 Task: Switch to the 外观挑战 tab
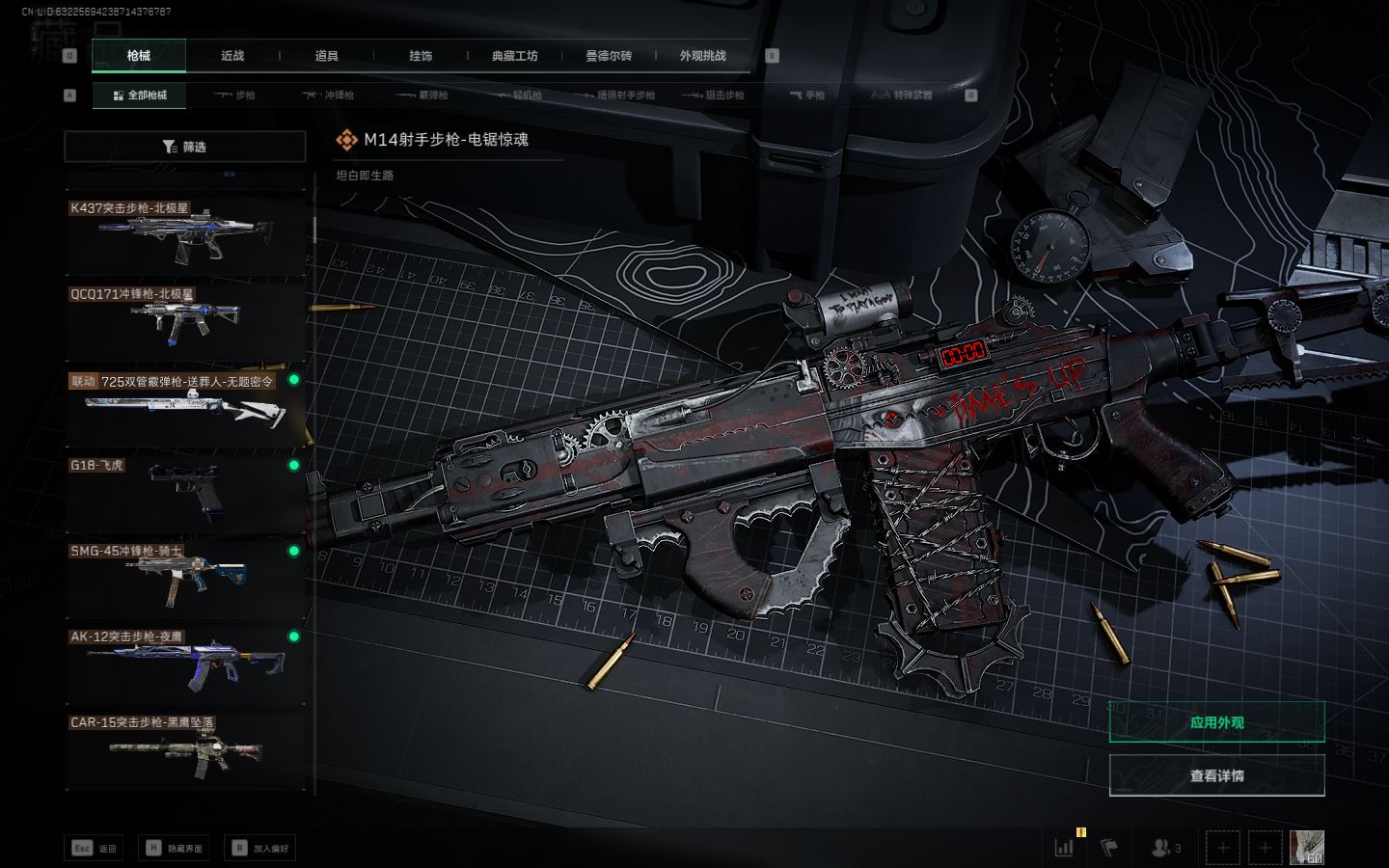click(702, 56)
